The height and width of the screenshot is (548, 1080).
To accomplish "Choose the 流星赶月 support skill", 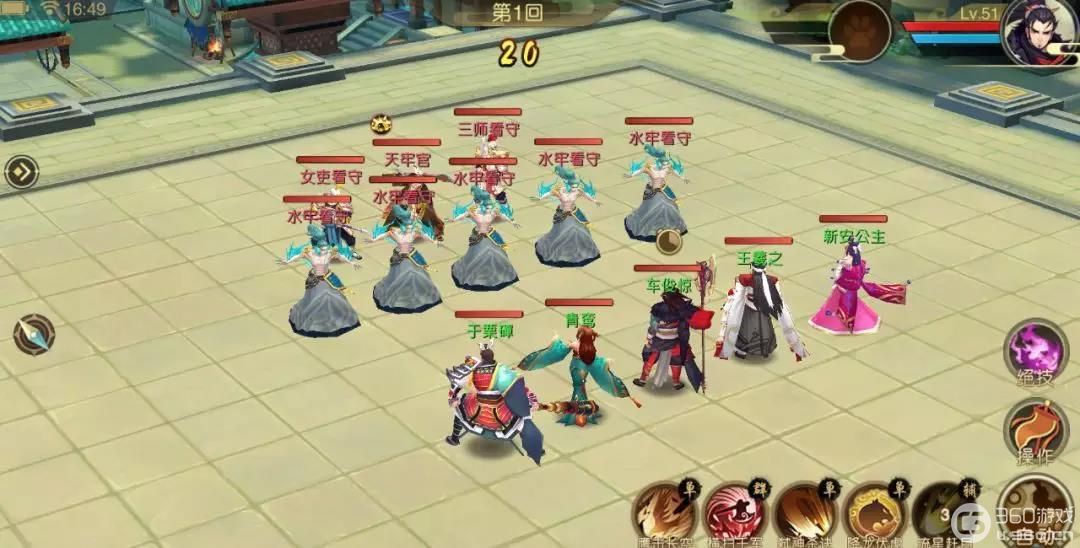I will point(940,512).
